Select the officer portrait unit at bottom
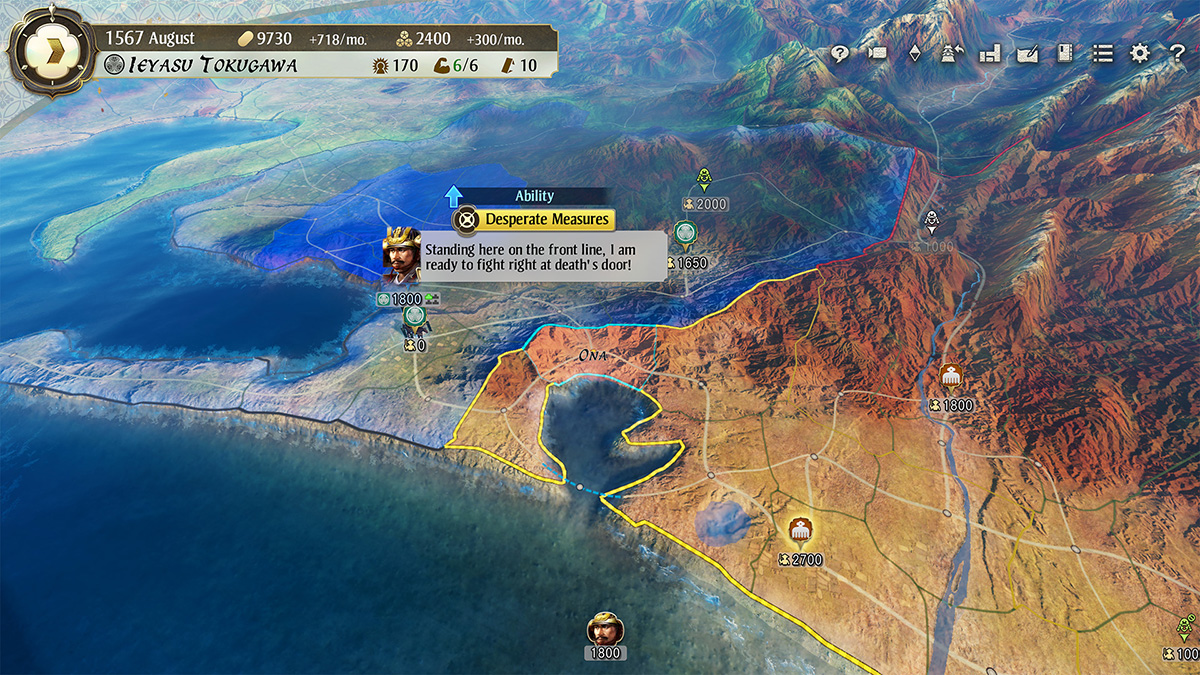Screen dimensions: 1200x675 pos(605,630)
